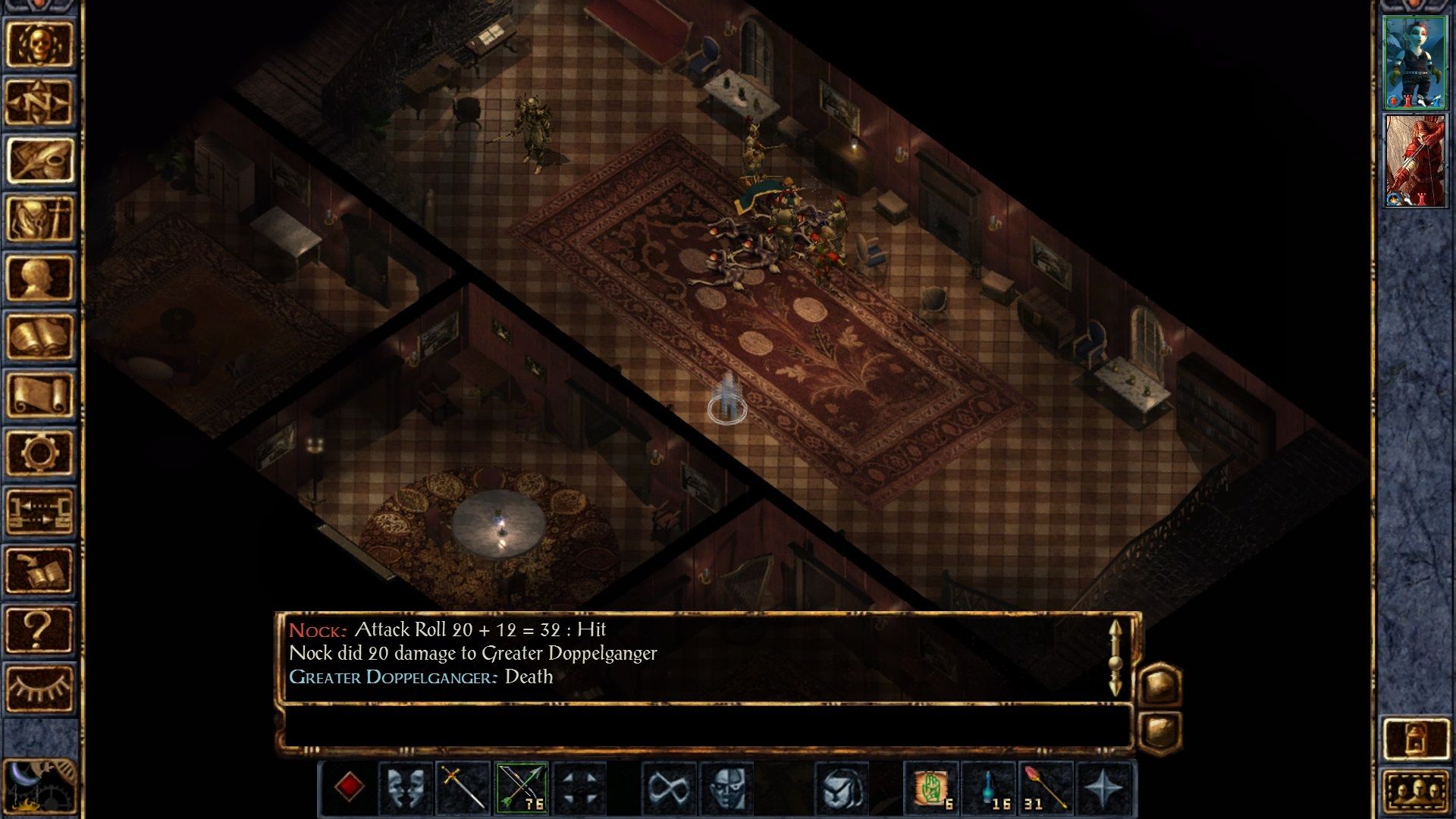Select all party members button
This screenshot has height=819, width=1456.
[x=1415, y=793]
